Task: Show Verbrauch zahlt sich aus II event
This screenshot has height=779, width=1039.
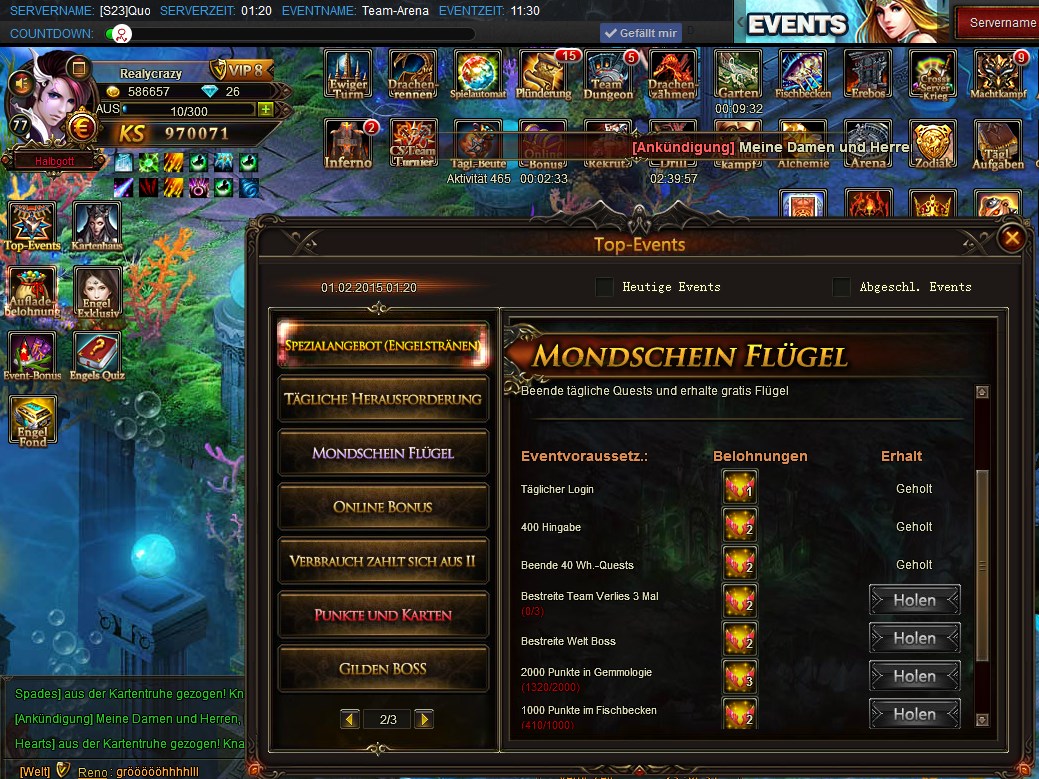Action: [x=383, y=561]
